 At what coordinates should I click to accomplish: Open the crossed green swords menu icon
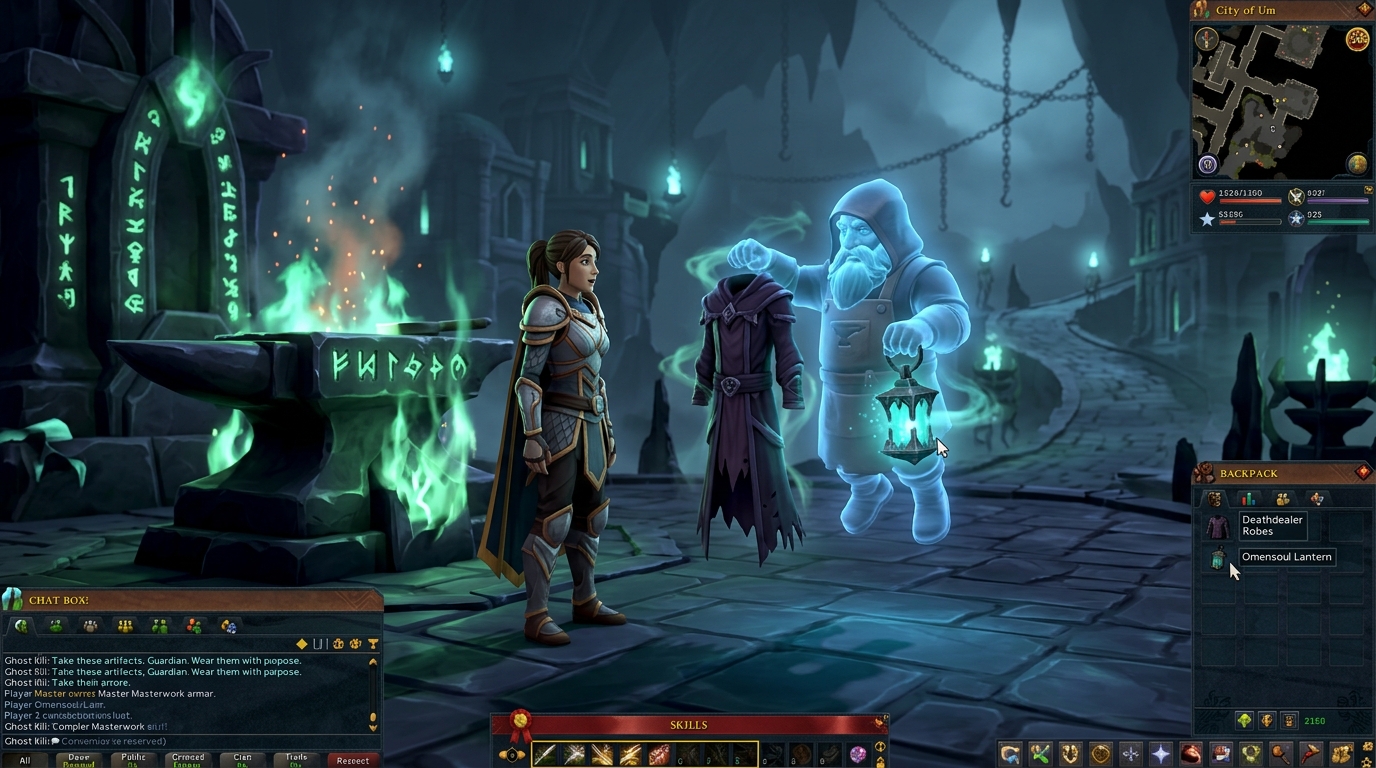click(x=1040, y=754)
